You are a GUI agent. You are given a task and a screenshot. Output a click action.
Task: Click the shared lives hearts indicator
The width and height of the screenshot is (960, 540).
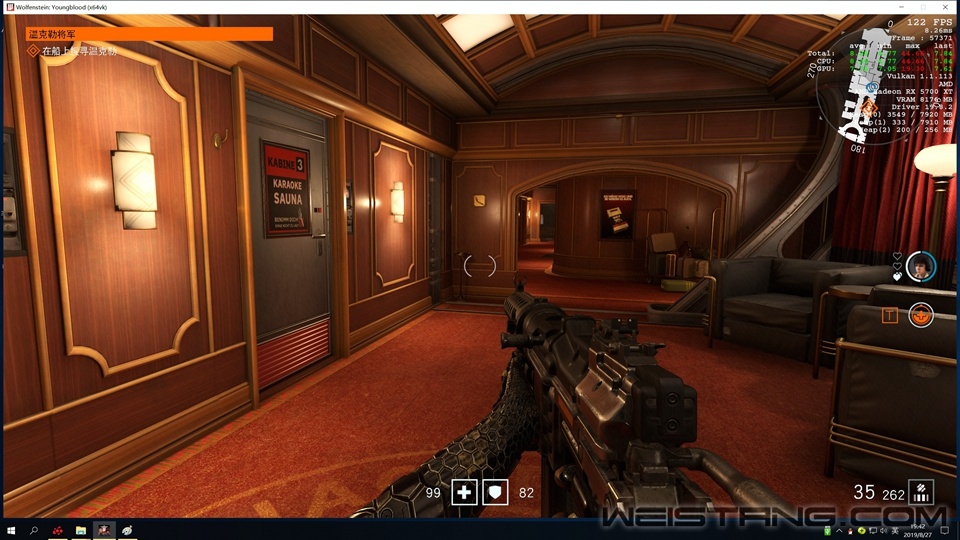(898, 266)
